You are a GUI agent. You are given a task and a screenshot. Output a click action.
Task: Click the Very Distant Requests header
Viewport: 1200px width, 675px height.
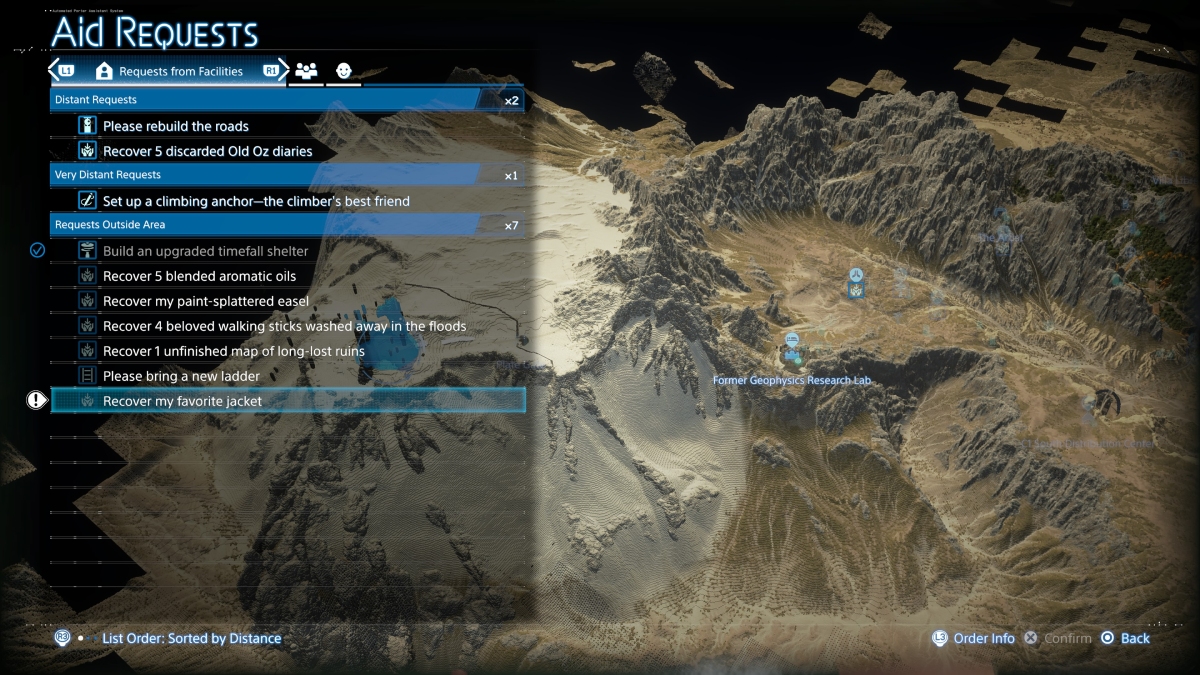(x=287, y=175)
